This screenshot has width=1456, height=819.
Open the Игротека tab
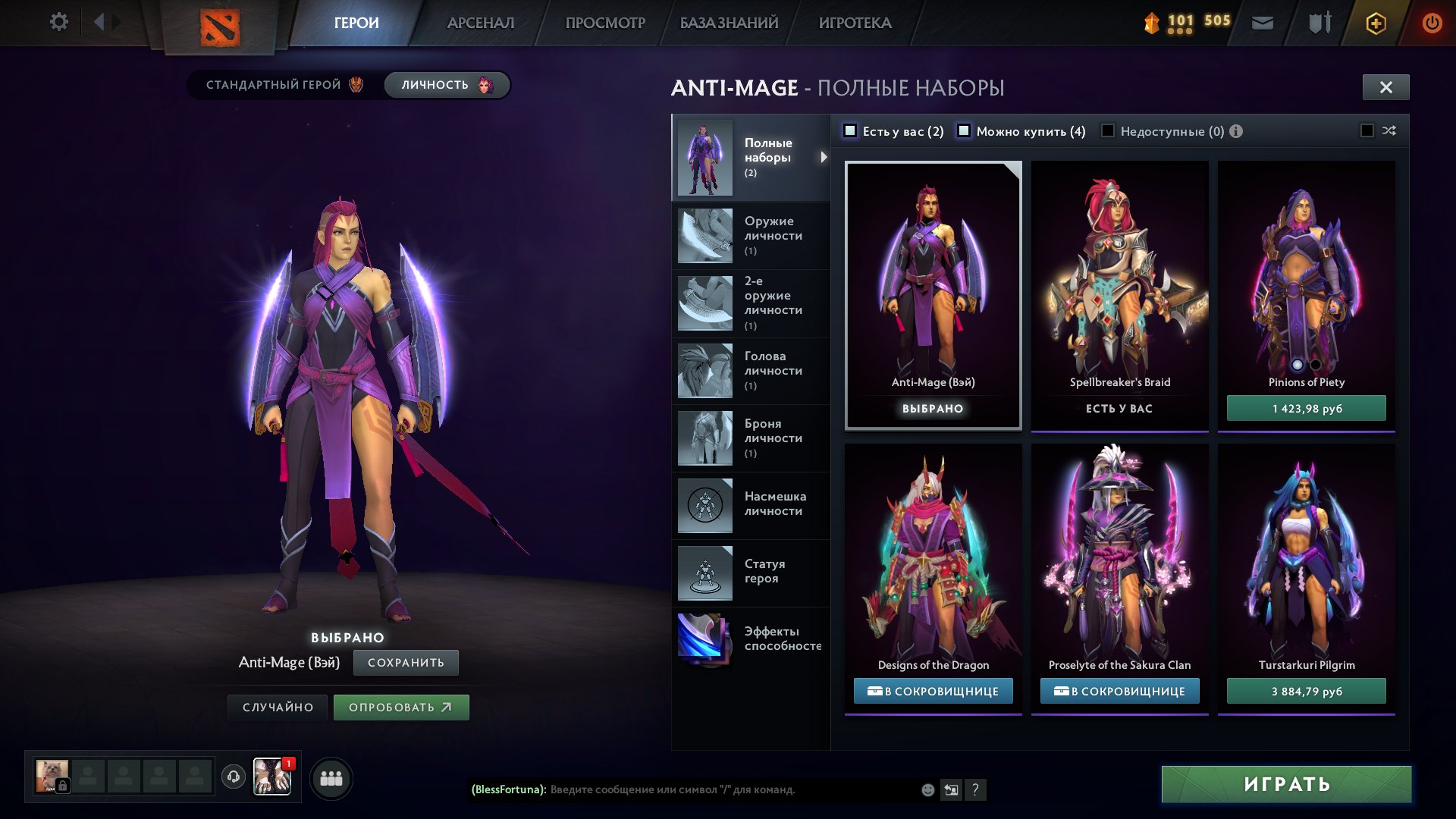[x=855, y=23]
